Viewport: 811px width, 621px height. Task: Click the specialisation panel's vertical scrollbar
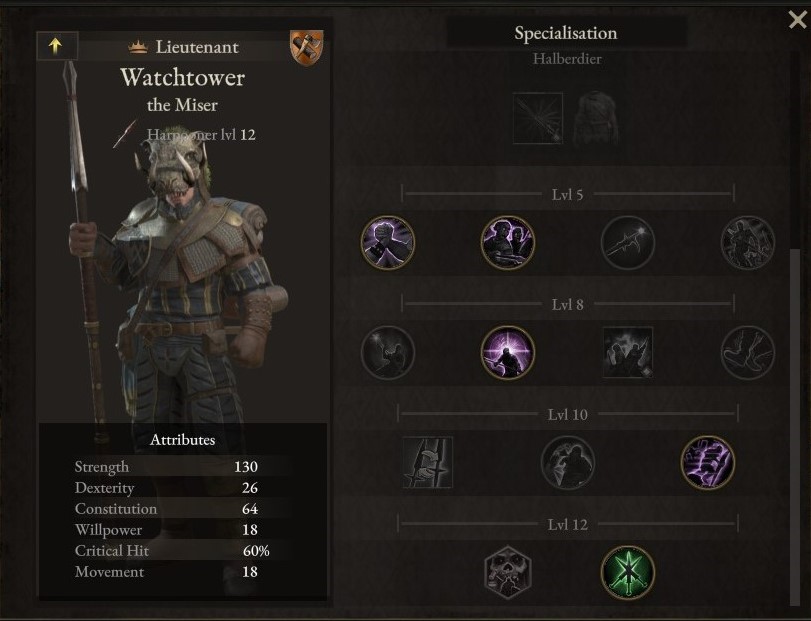[x=796, y=400]
